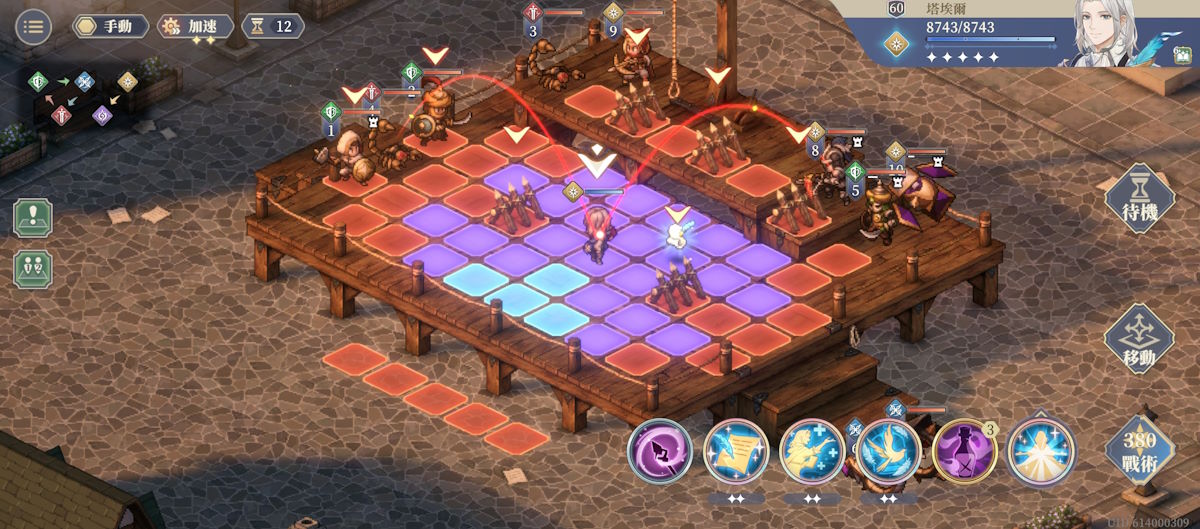Open the green exclamation mark info button
This screenshot has height=529, width=1200.
[33, 217]
